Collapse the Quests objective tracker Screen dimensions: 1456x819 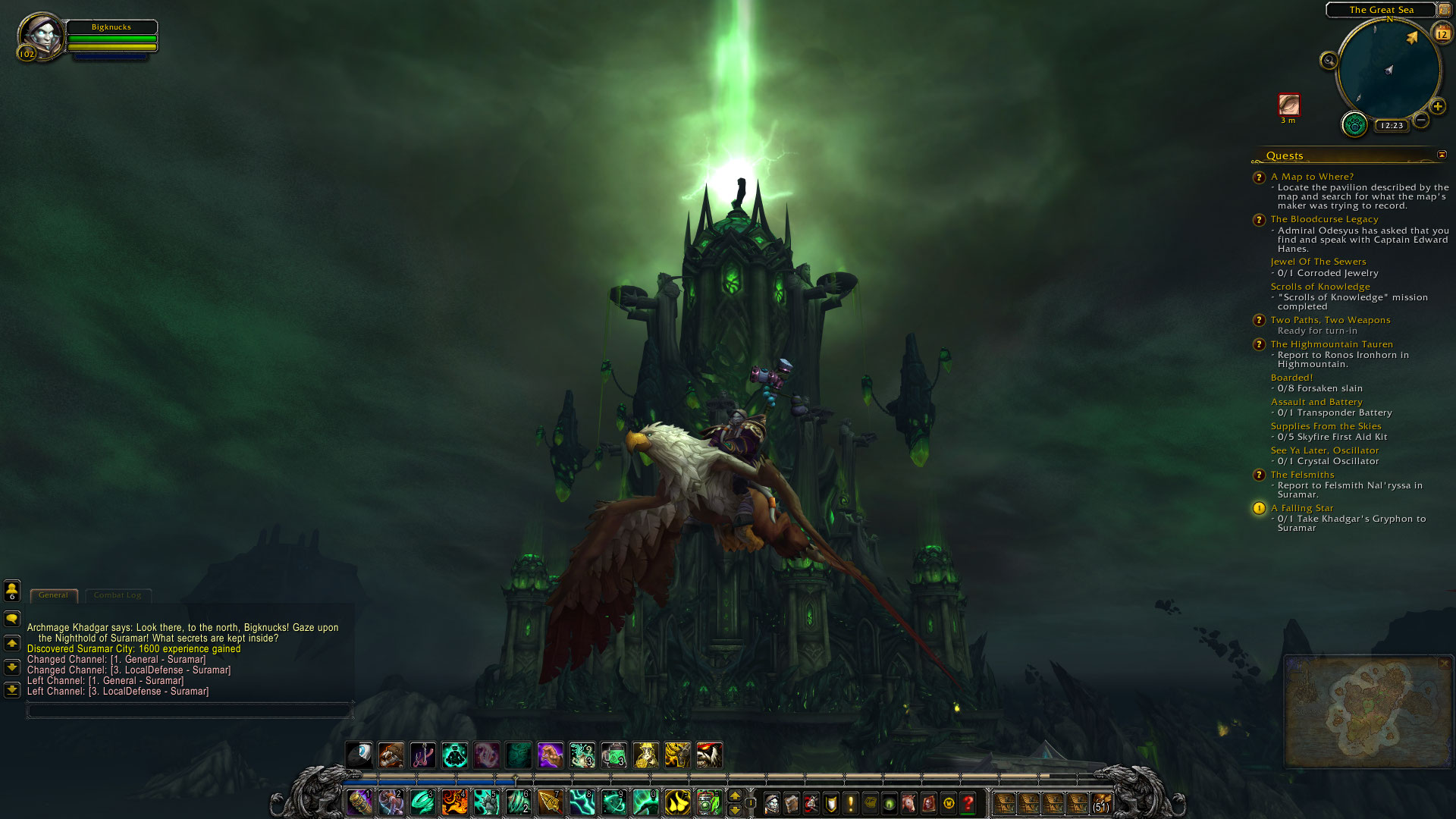(1440, 155)
